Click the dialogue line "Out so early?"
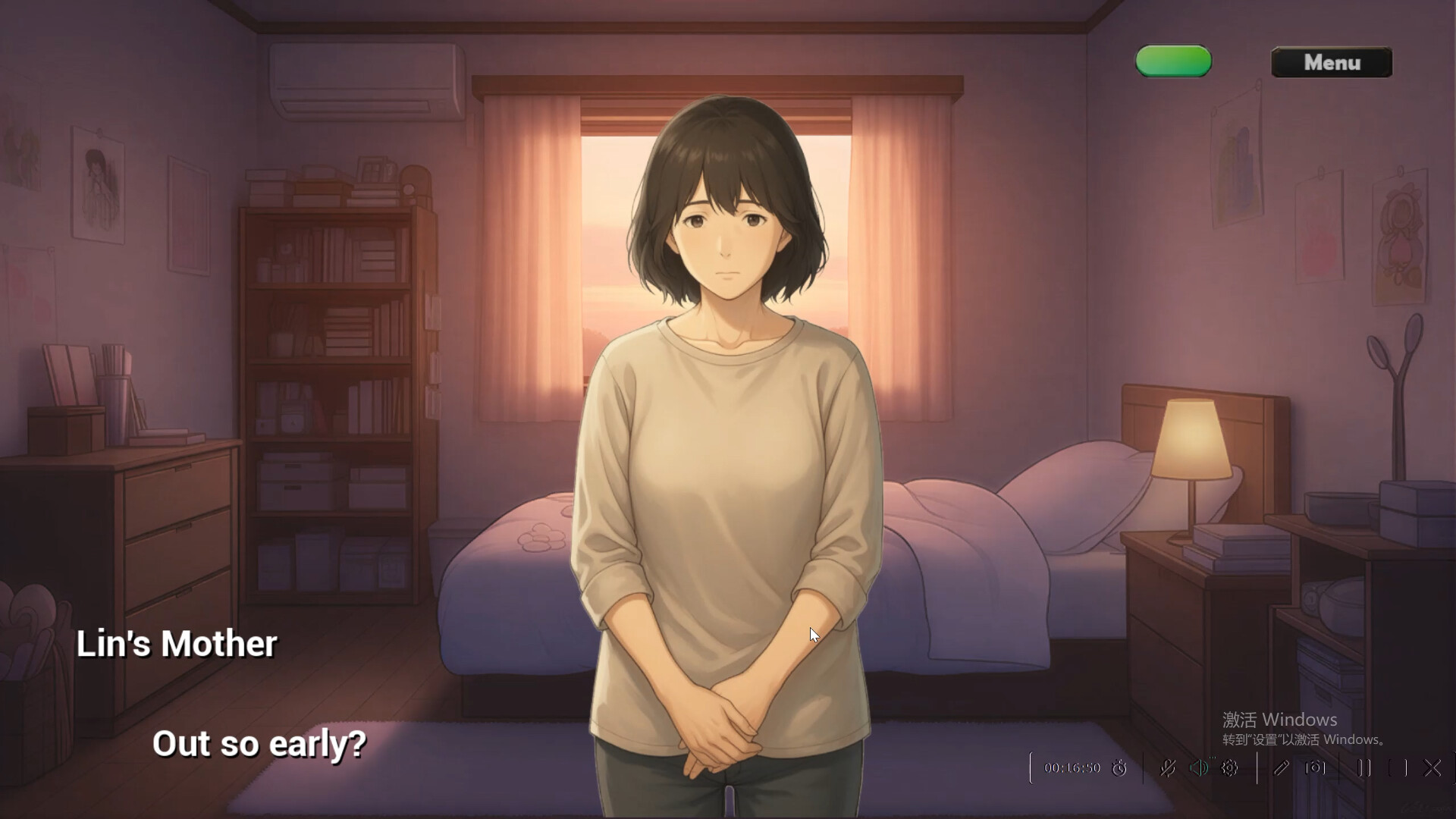This screenshot has height=819, width=1456. click(261, 744)
